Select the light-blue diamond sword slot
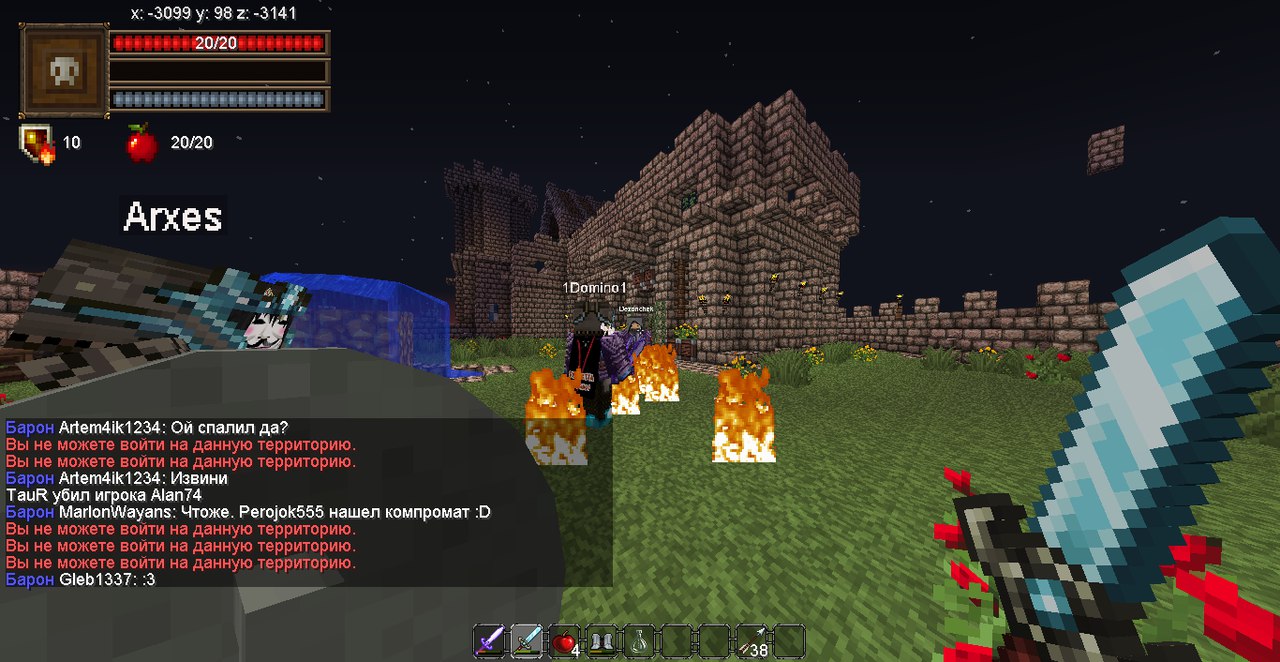The width and height of the screenshot is (1280, 662). pyautogui.click(x=526, y=641)
